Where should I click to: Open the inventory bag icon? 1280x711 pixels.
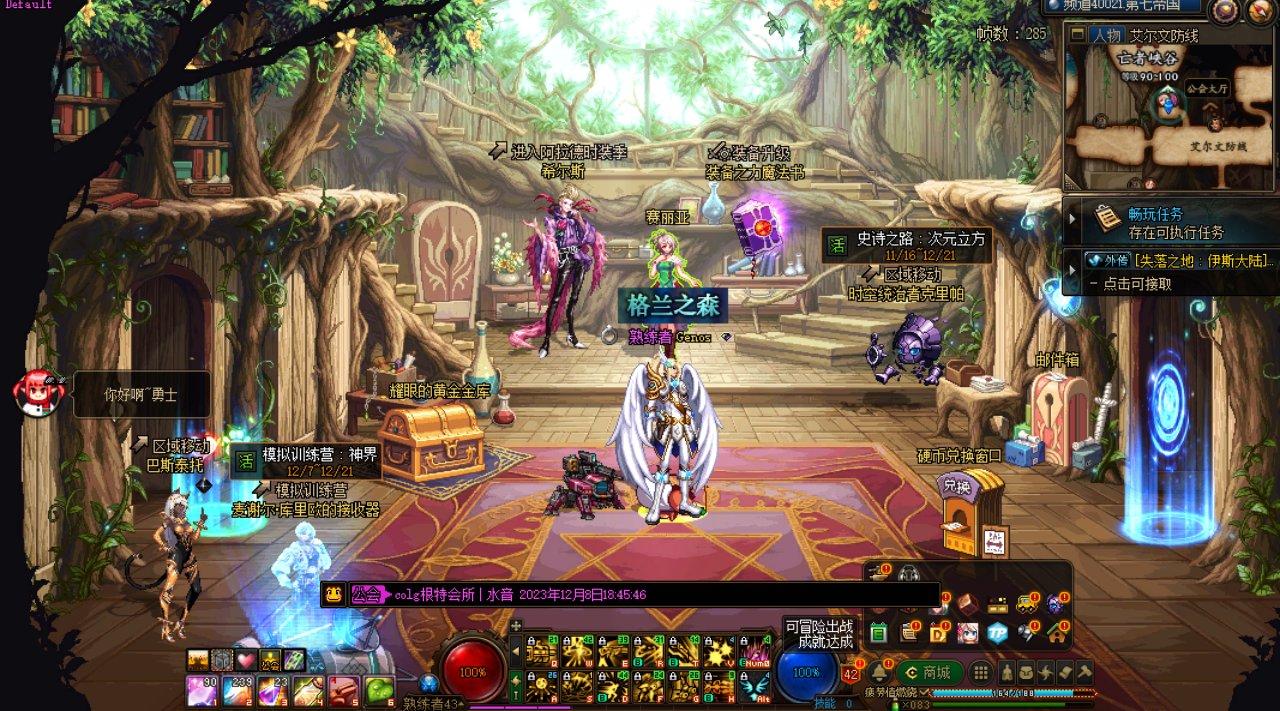tap(1027, 673)
